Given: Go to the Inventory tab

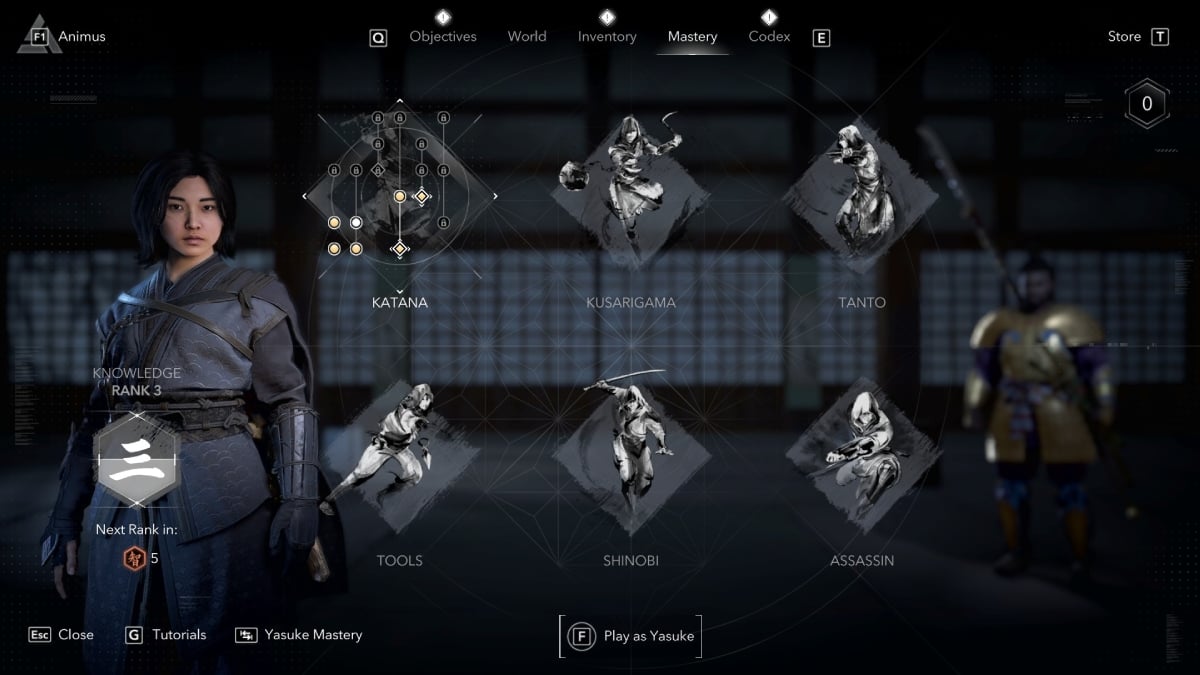Looking at the screenshot, I should pos(607,37).
